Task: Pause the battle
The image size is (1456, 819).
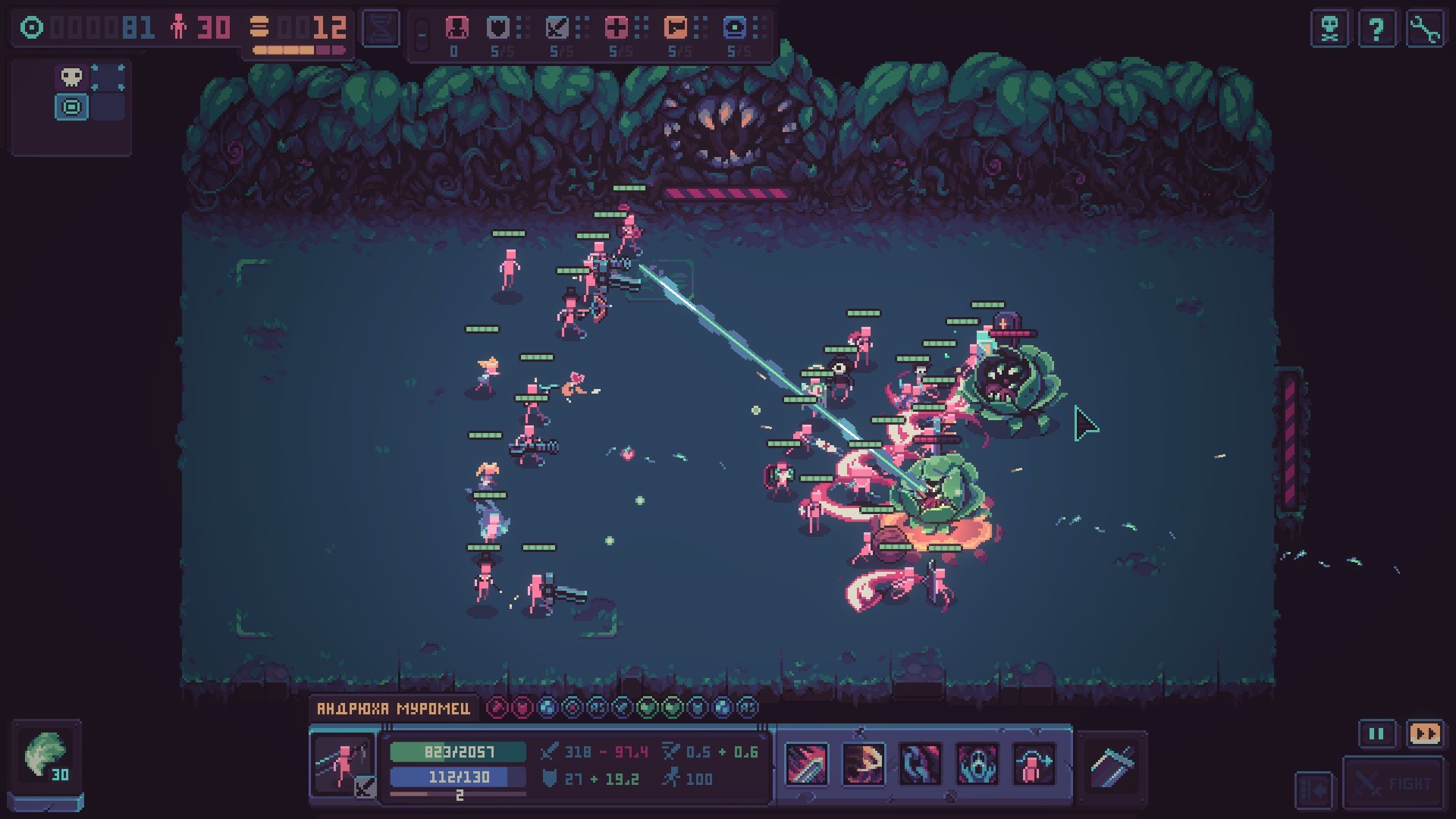Action: coord(1376,734)
